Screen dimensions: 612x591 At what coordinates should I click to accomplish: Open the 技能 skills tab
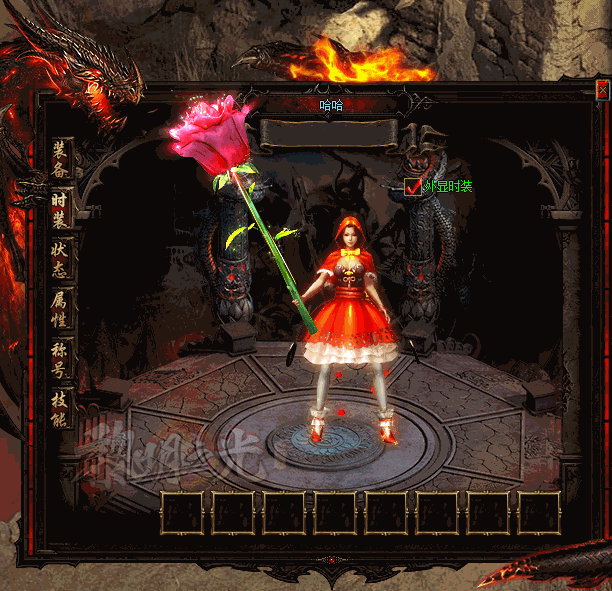coord(61,408)
